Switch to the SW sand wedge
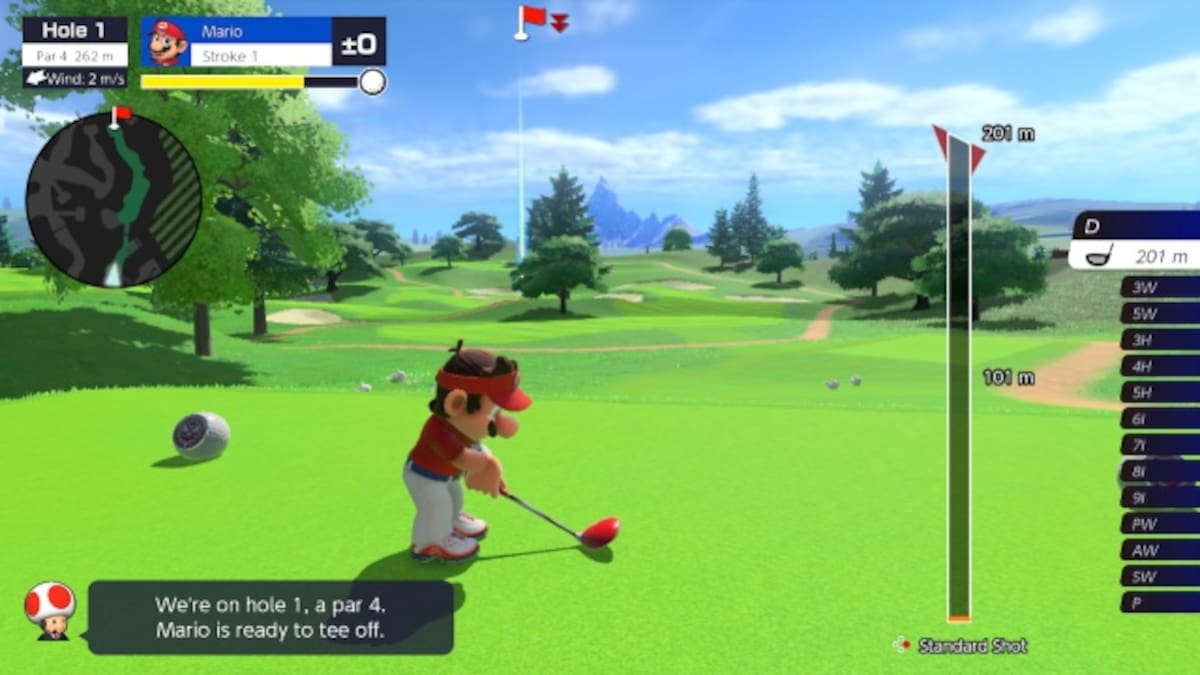Screen dimensions: 1200x675 coord(1160,576)
